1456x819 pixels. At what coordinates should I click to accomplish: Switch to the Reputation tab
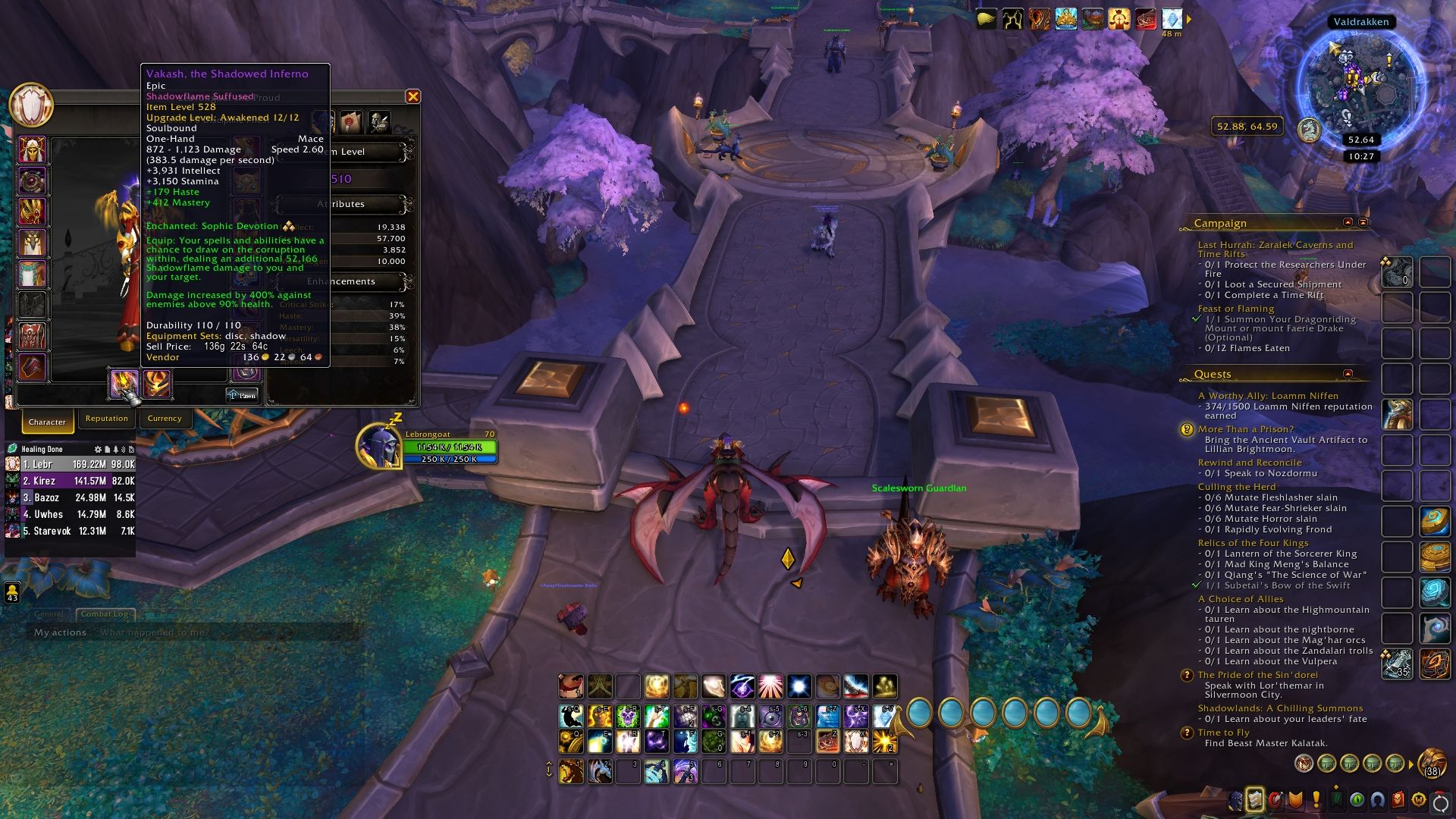106,419
